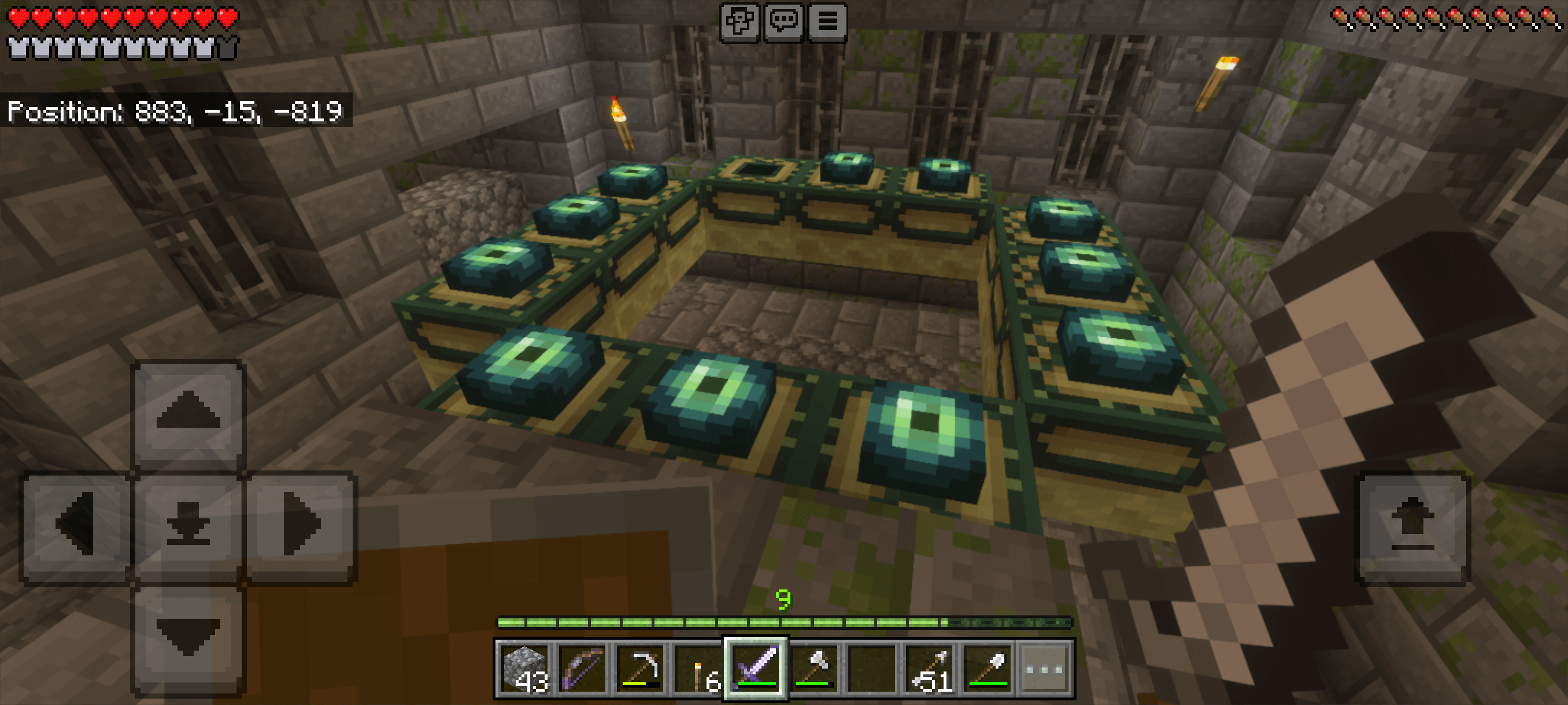Select the iron axe hotbar slot
Screen dimensions: 1568x705
(814, 669)
